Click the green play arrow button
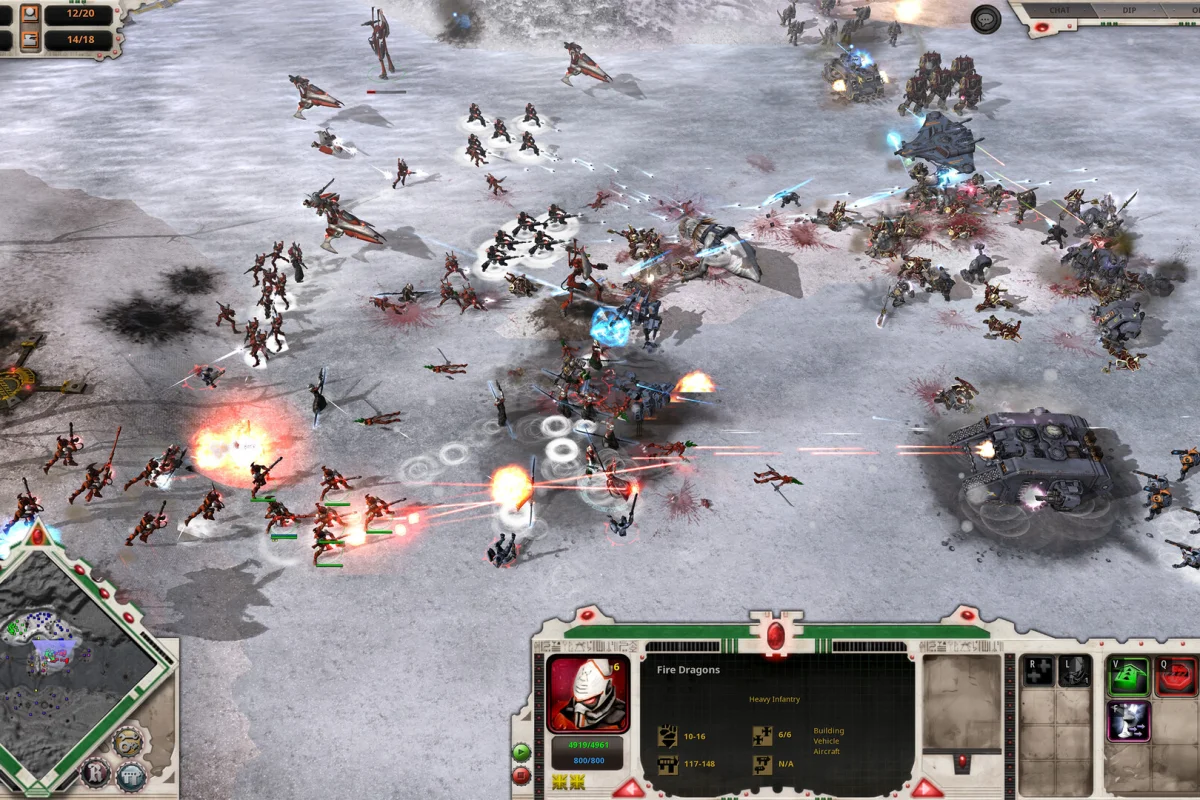The image size is (1200, 800). [521, 752]
